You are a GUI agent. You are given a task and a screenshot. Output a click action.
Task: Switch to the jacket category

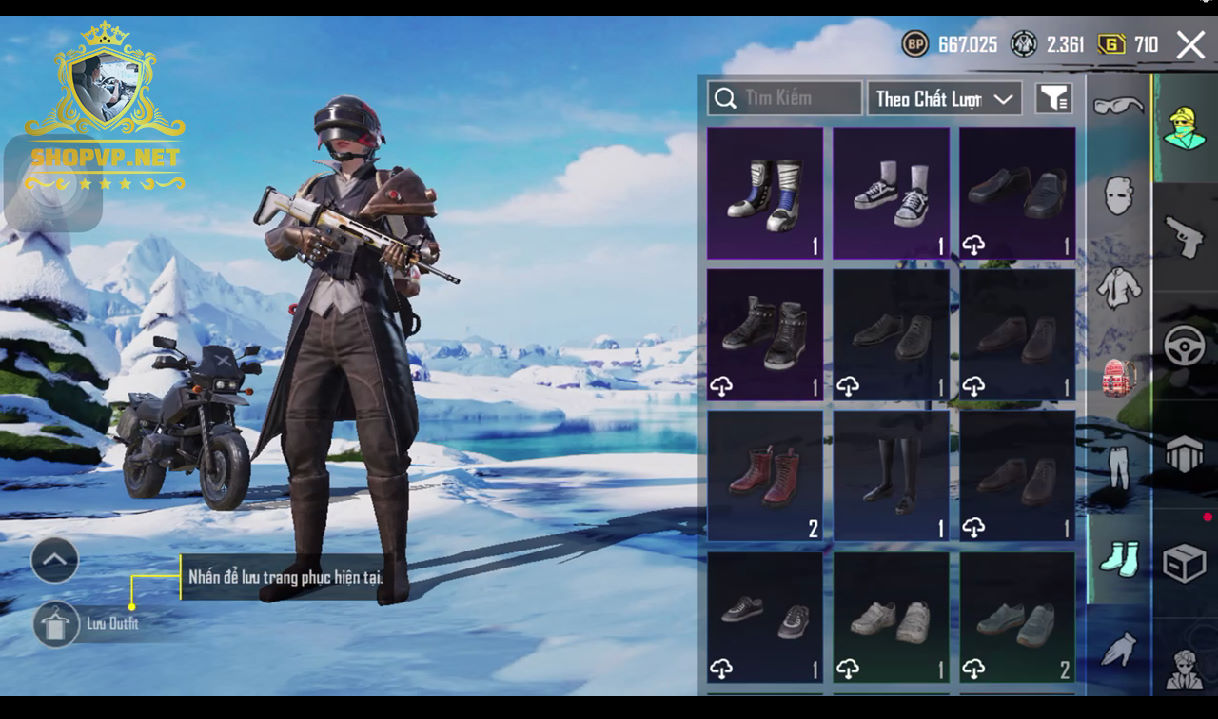click(x=1118, y=287)
